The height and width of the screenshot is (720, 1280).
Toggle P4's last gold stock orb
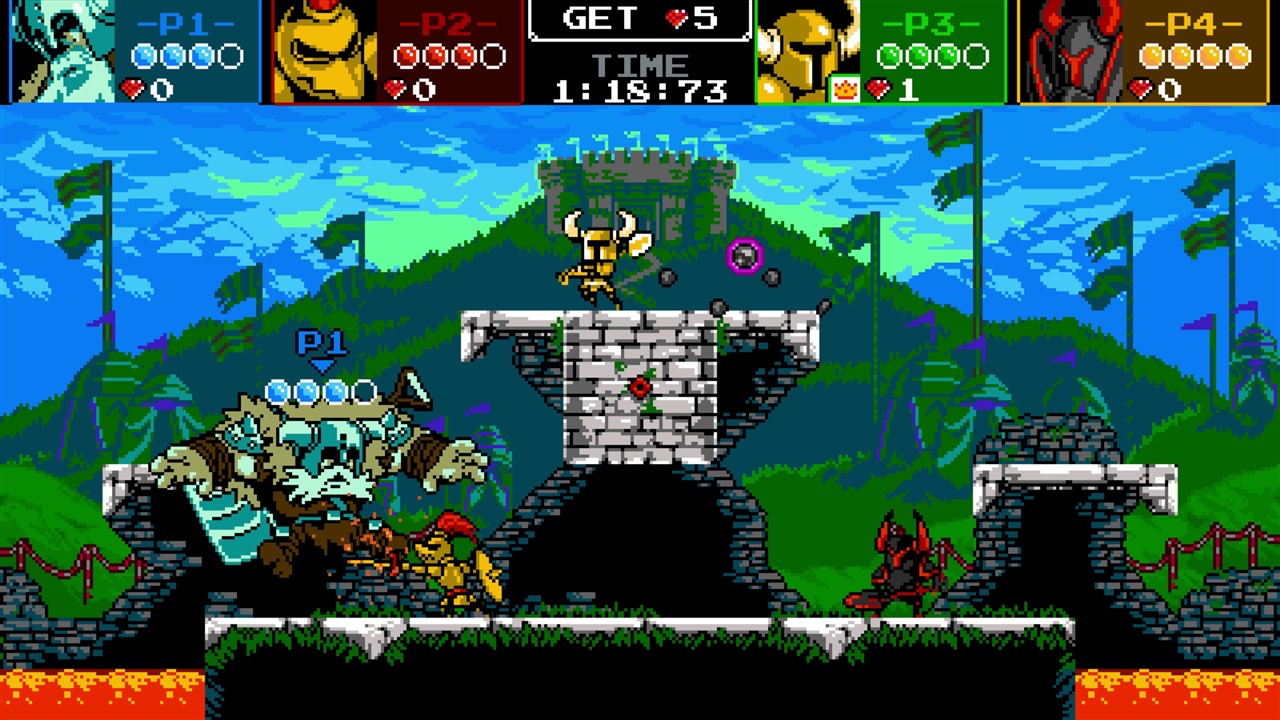(1238, 56)
